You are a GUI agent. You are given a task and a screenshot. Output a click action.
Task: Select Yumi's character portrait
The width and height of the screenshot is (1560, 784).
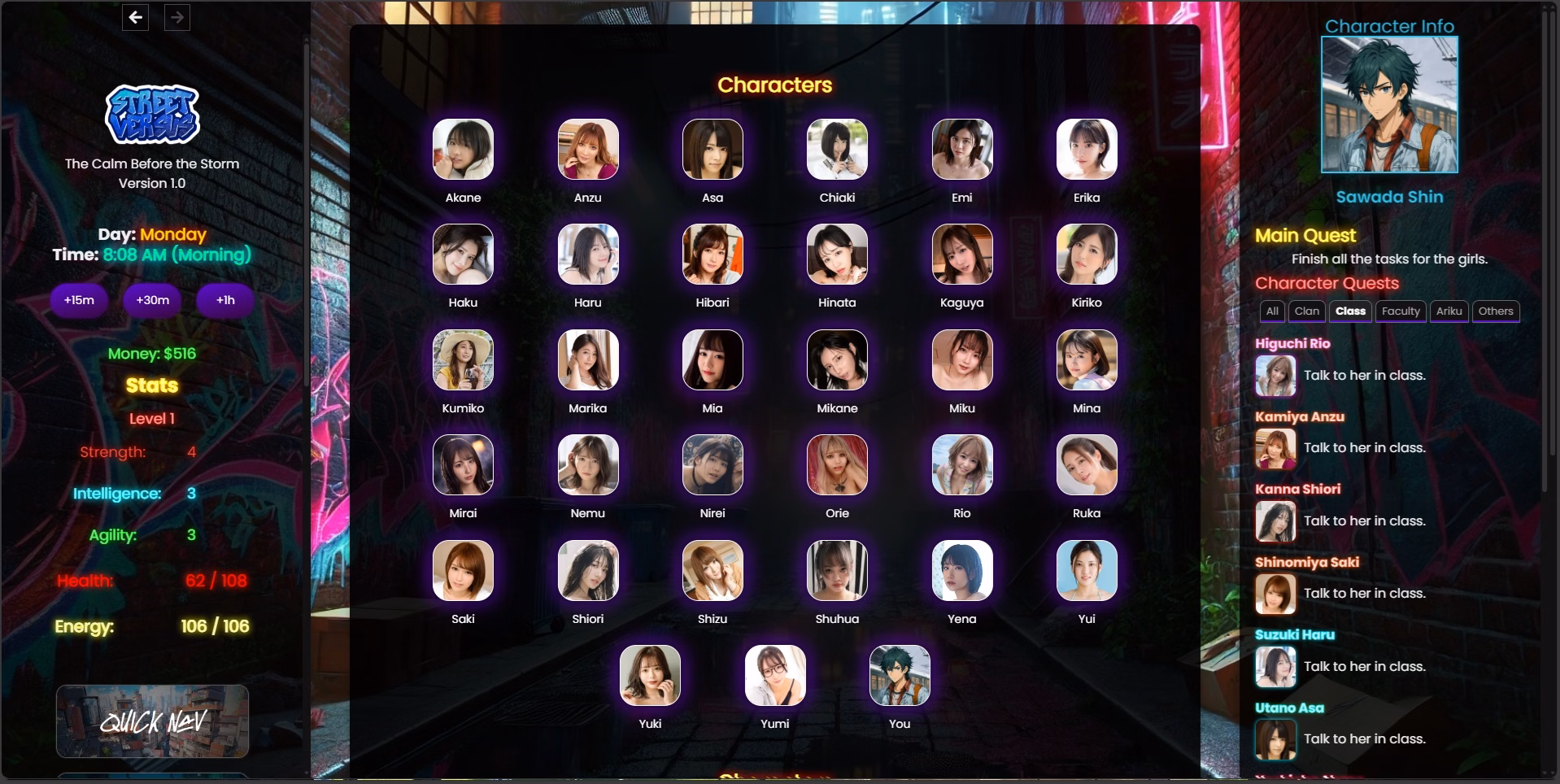point(774,676)
